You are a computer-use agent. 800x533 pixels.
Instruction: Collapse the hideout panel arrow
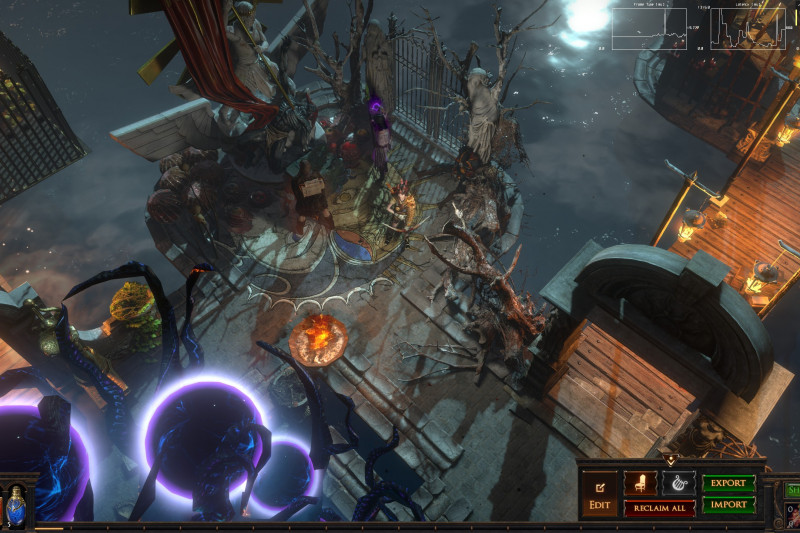tap(670, 460)
